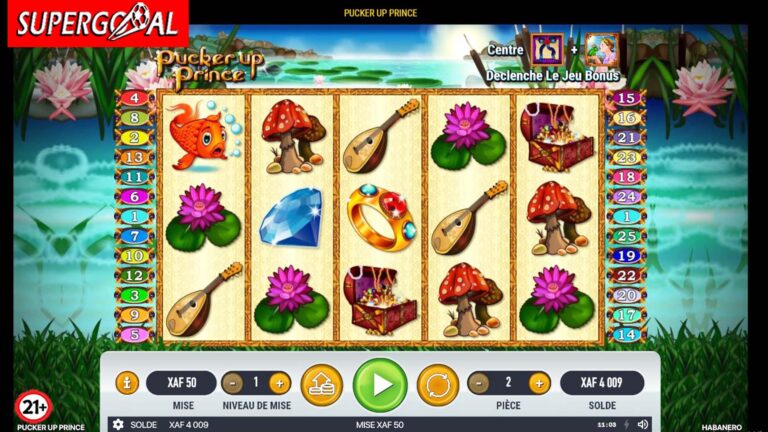768x432 pixels.
Task: Spin the reels with the green play button
Action: pos(380,384)
